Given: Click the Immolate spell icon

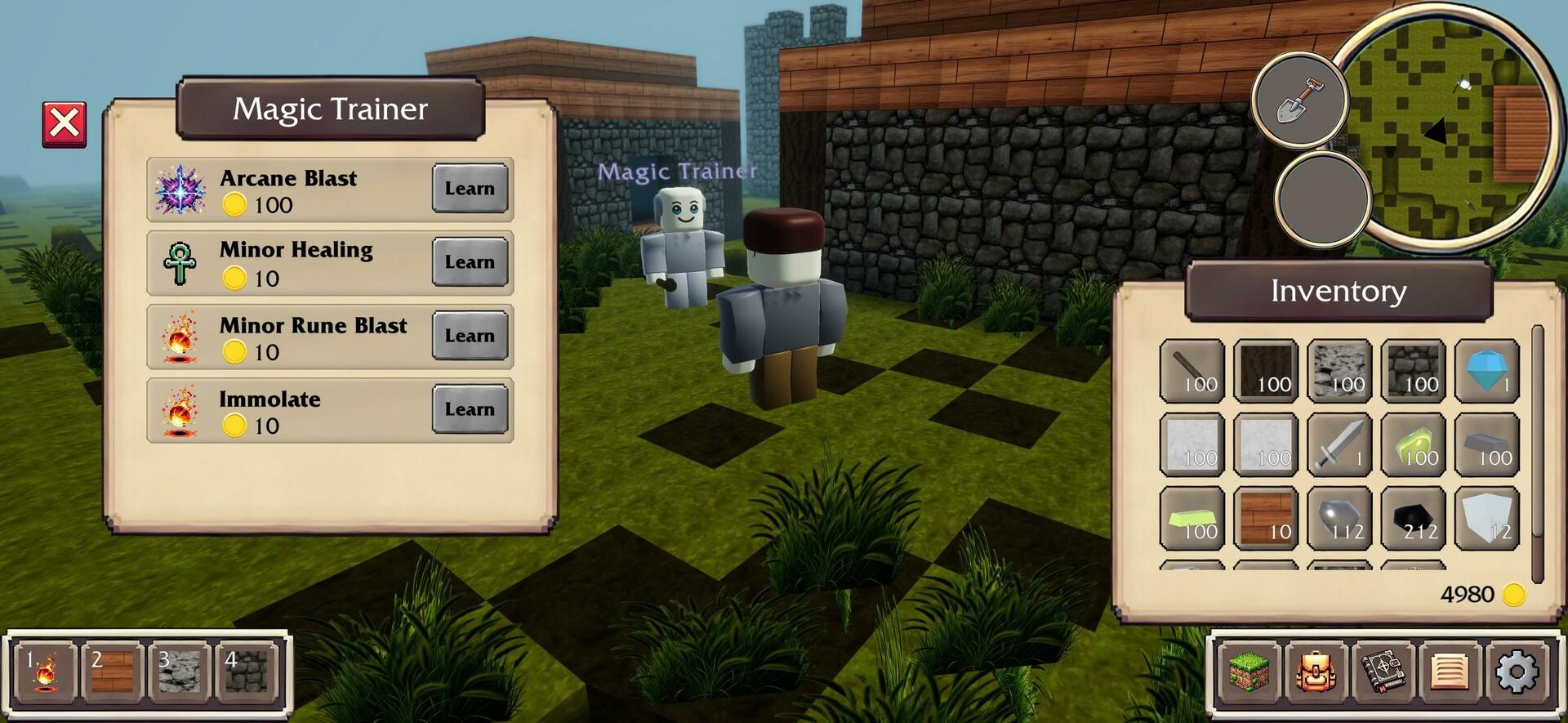Looking at the screenshot, I should (x=180, y=411).
